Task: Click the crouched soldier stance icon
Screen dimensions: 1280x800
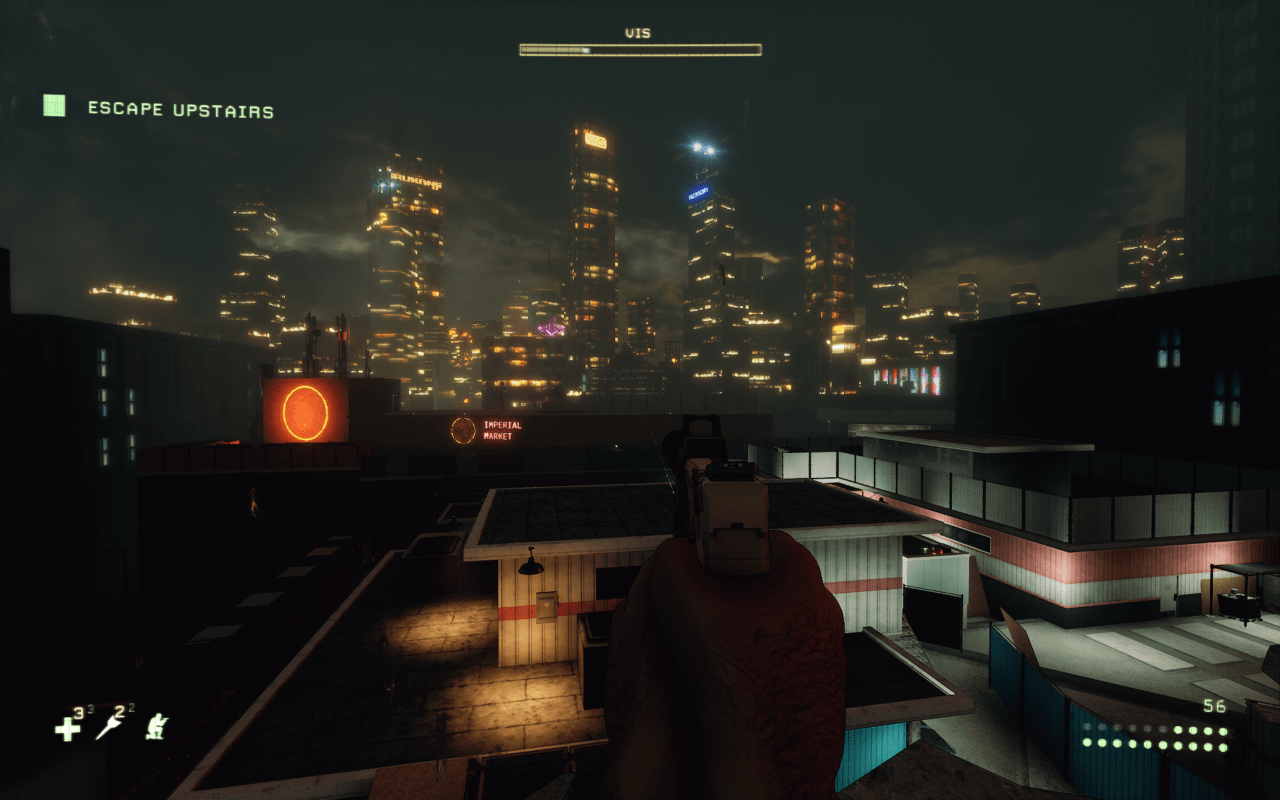Action: tap(155, 727)
